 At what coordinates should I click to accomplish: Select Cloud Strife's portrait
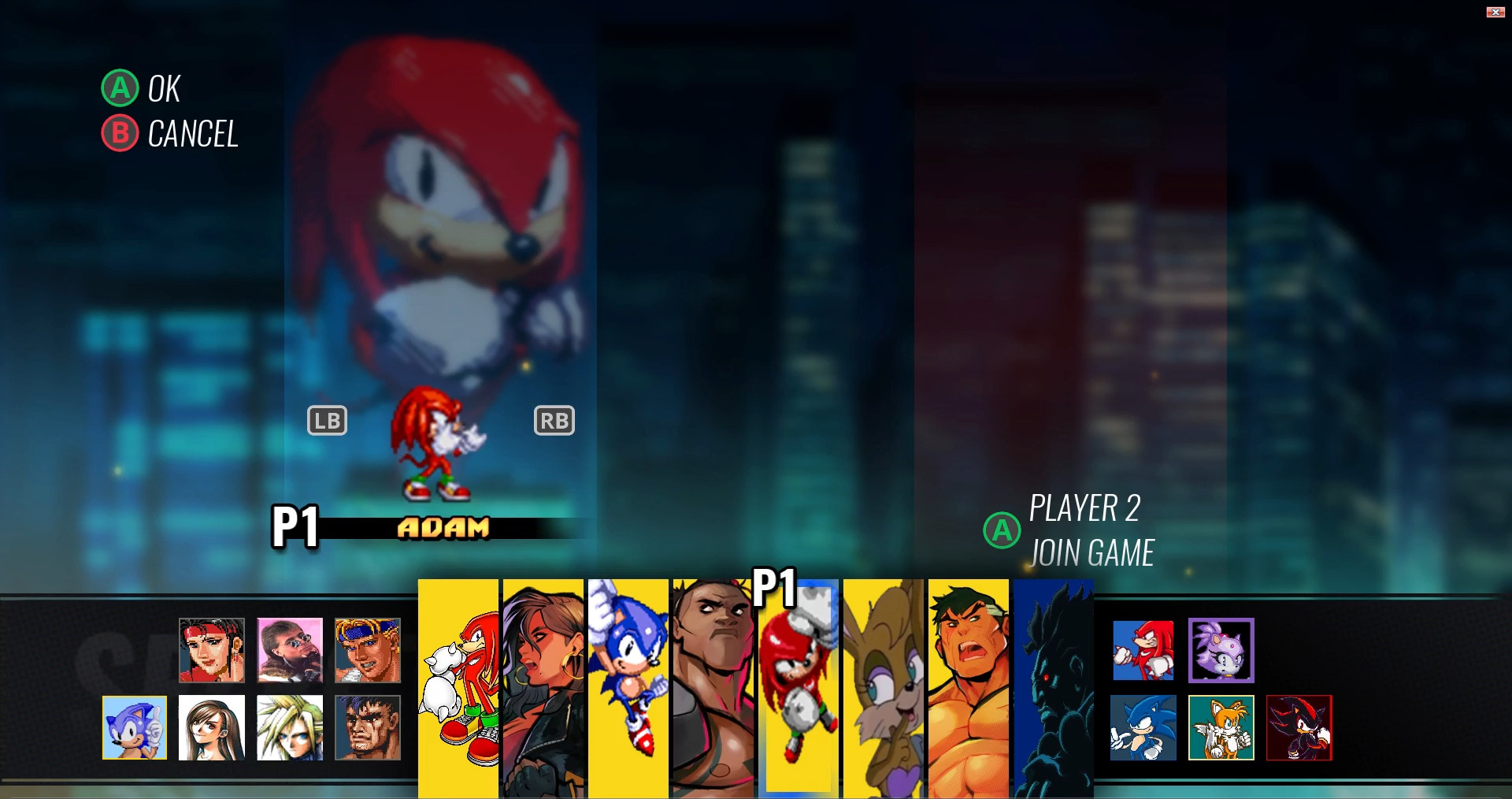click(x=290, y=728)
